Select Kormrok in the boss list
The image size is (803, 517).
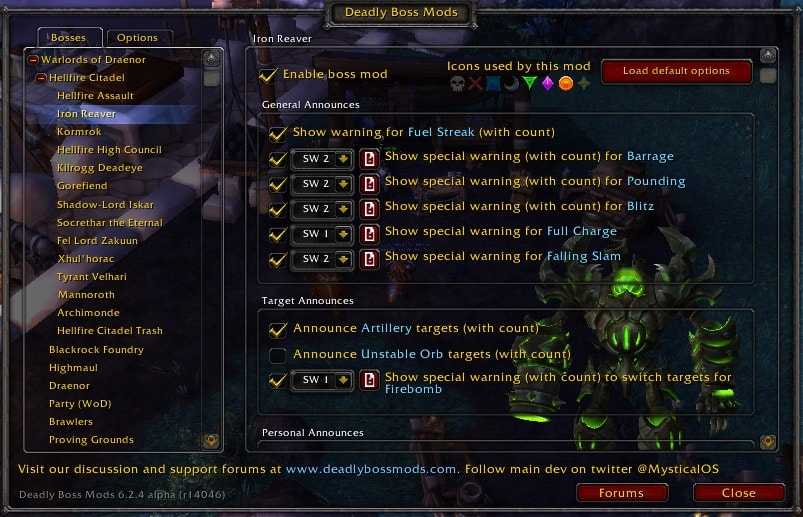click(79, 132)
